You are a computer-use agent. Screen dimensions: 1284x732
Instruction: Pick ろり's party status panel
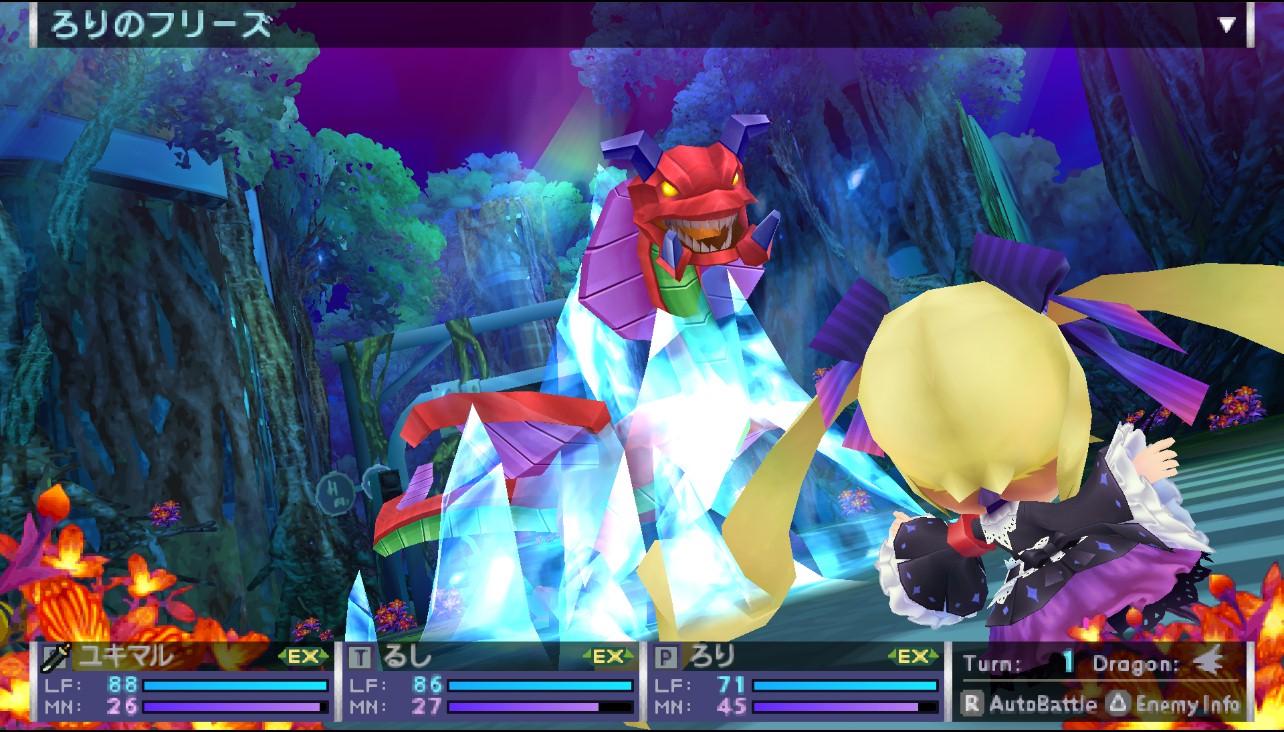(x=797, y=683)
